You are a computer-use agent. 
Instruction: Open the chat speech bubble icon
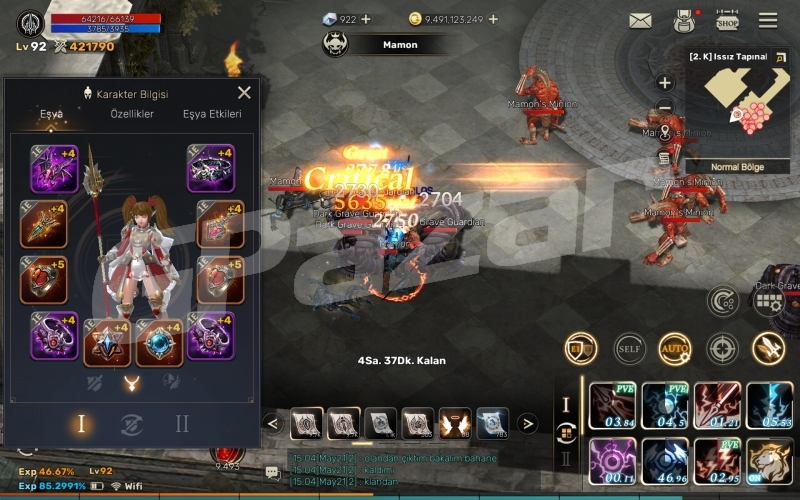pos(272,472)
